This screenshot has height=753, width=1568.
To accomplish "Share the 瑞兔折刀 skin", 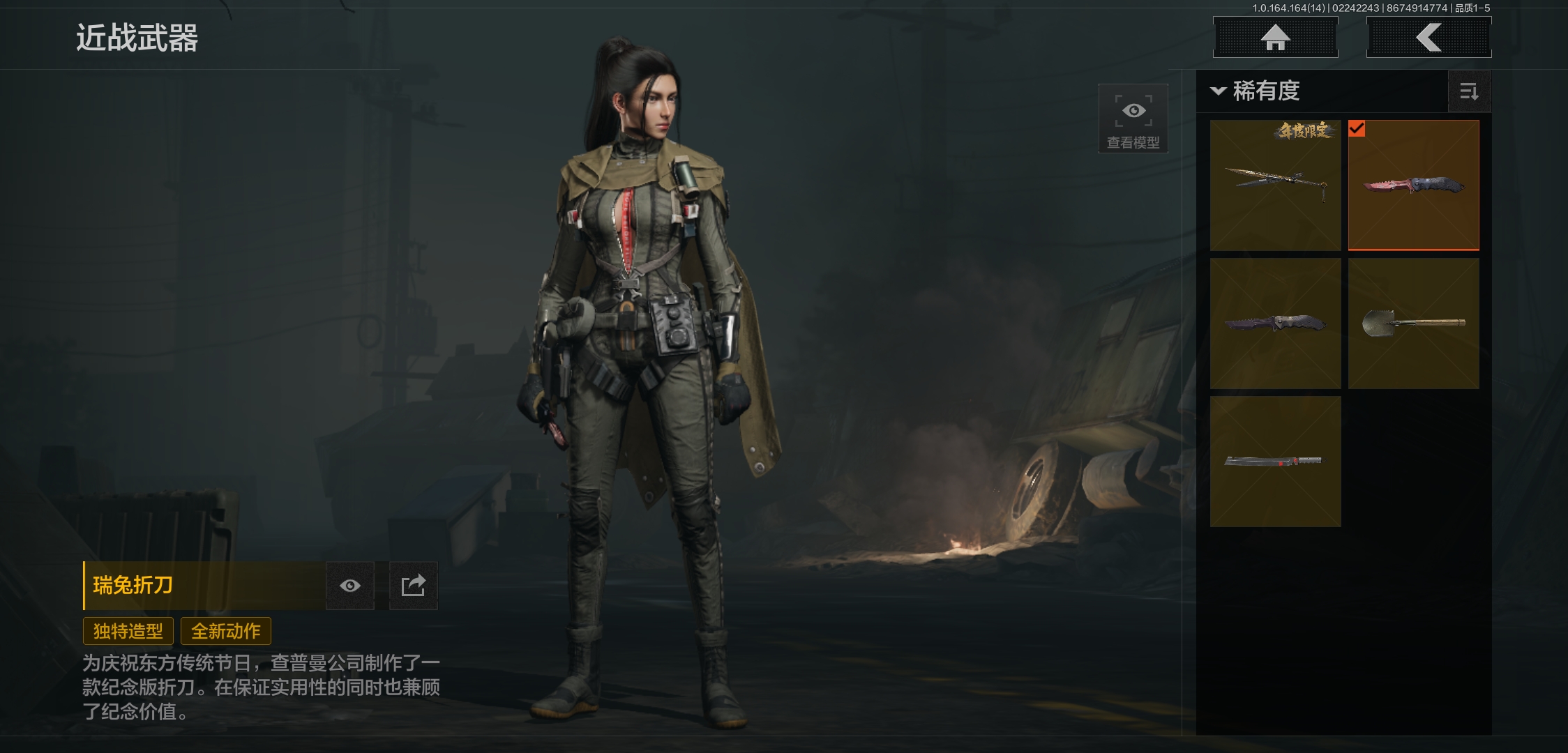I will click(413, 586).
